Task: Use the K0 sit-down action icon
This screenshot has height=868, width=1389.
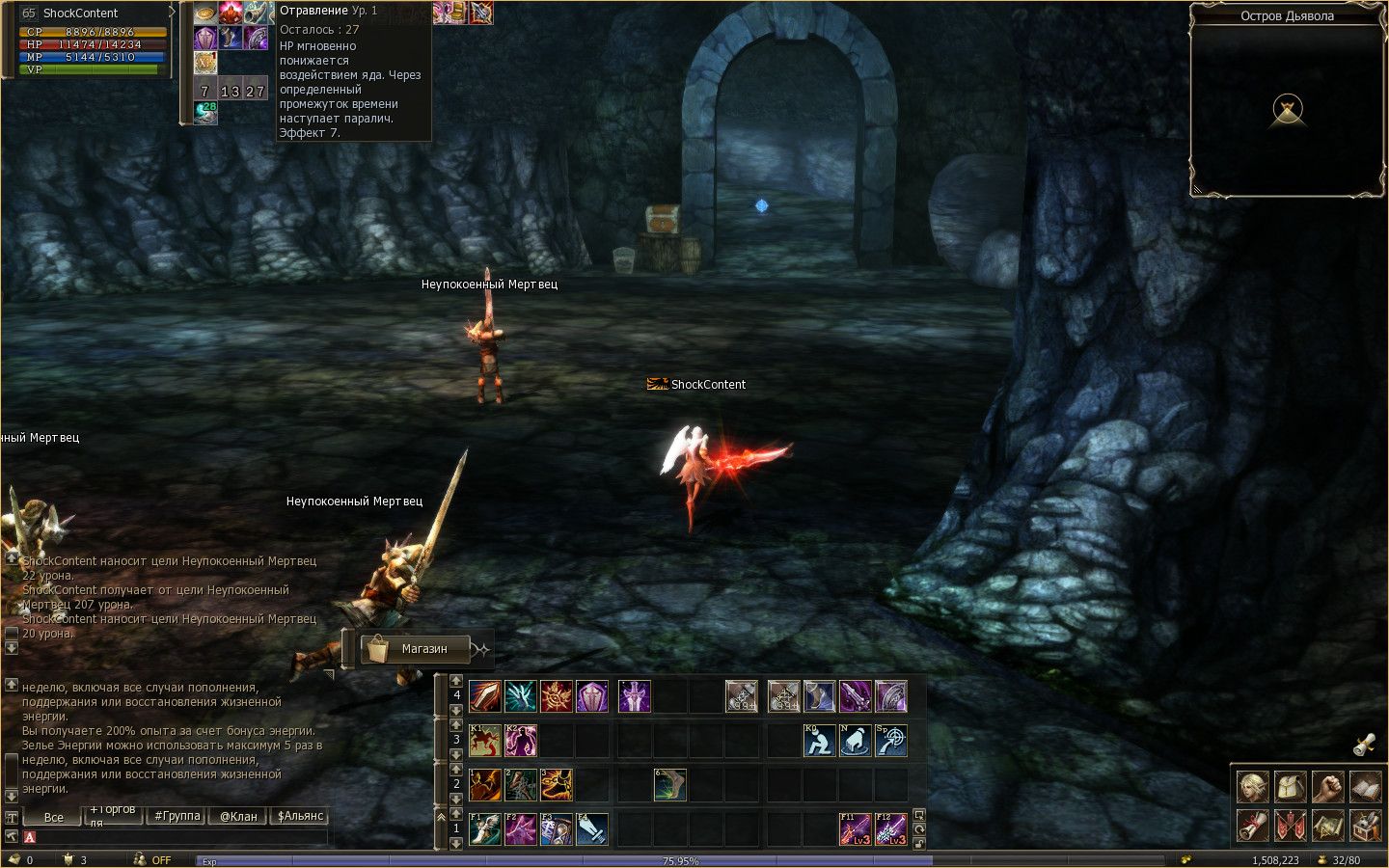Action: [820, 741]
